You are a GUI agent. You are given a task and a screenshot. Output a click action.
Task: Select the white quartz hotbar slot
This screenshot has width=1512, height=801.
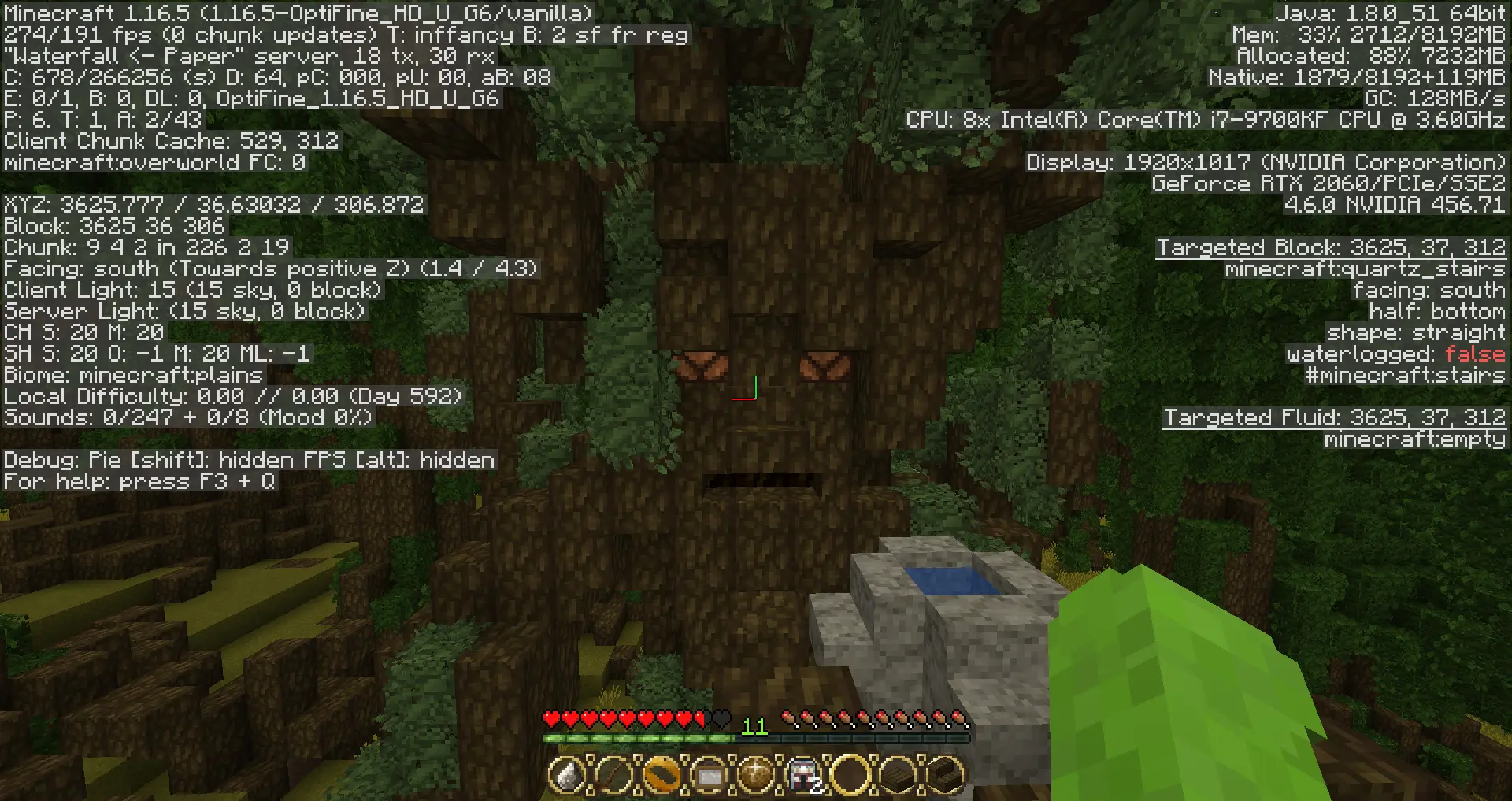tap(567, 775)
